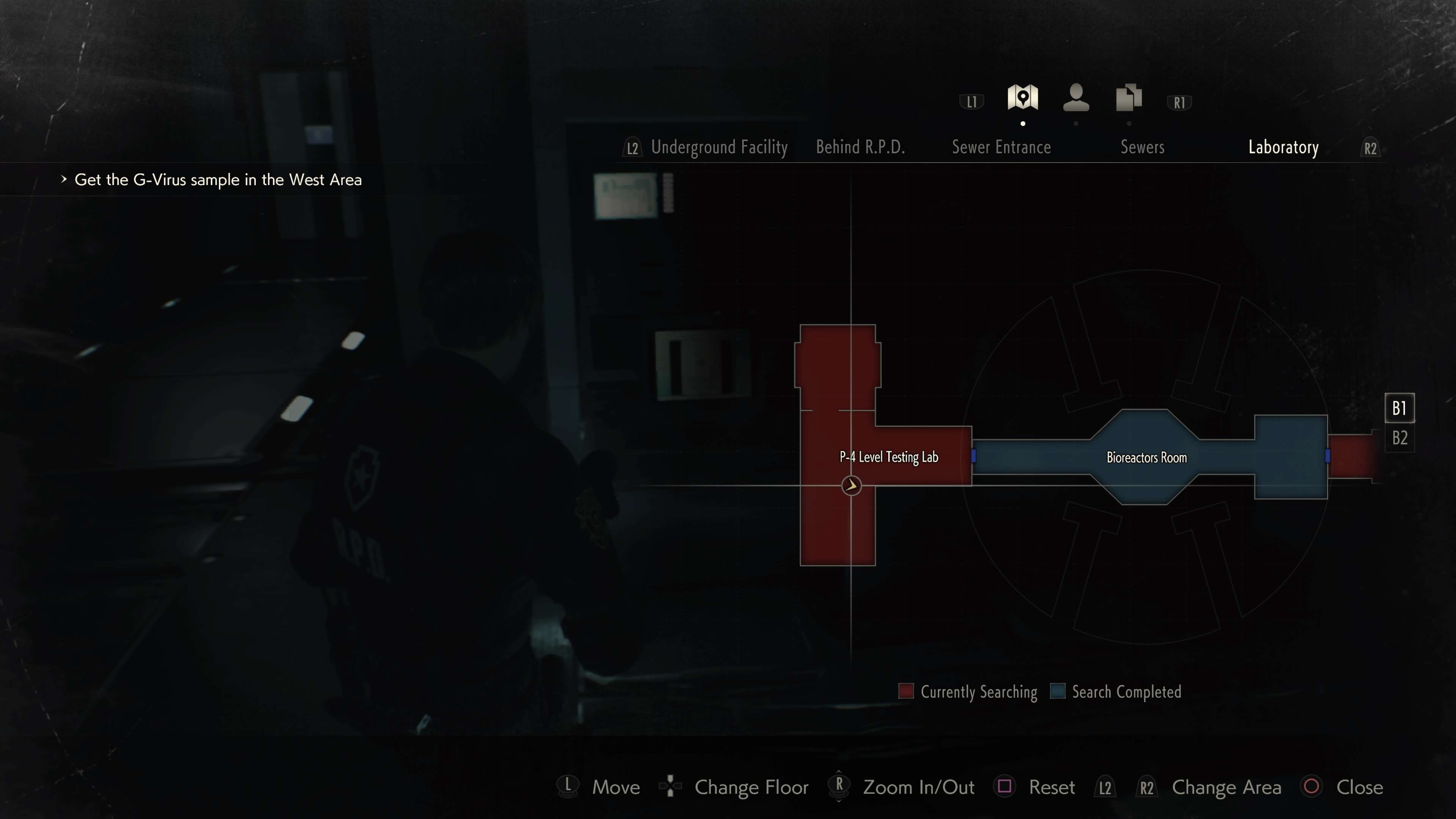The width and height of the screenshot is (1456, 819).
Task: Click the player position marker on the map
Action: pyautogui.click(x=851, y=485)
